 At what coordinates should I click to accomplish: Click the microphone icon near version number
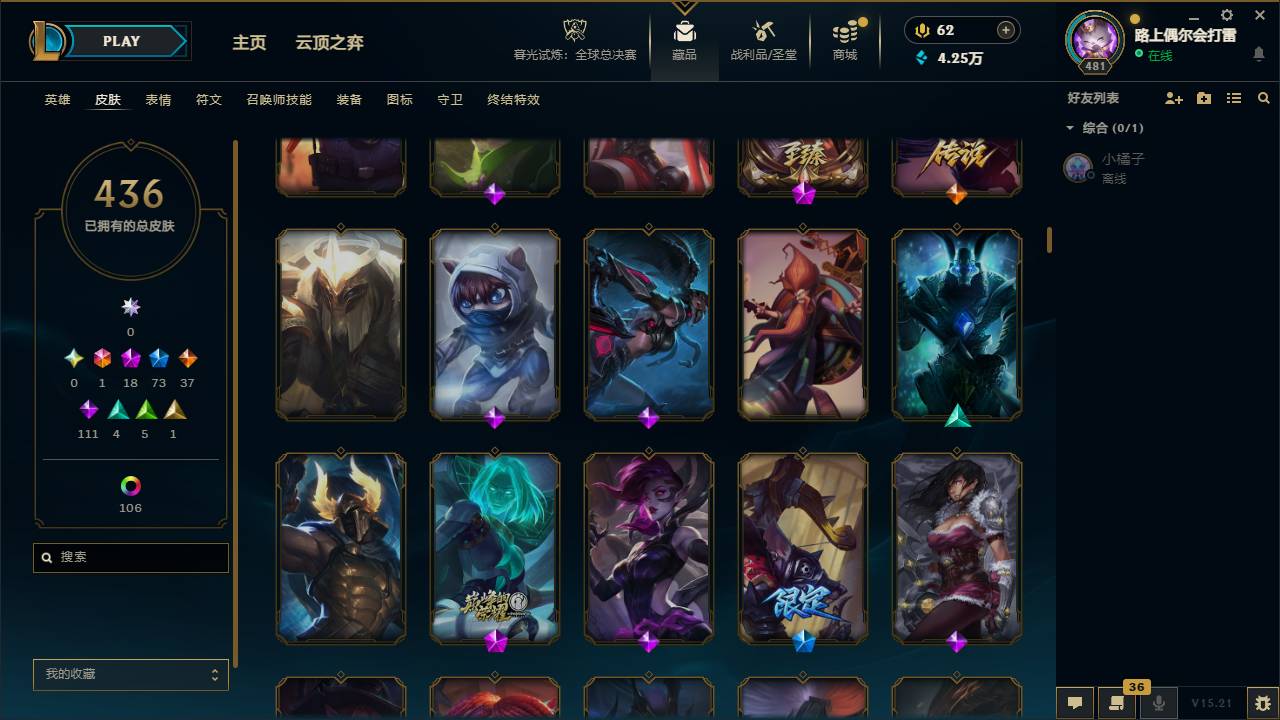[x=1160, y=703]
